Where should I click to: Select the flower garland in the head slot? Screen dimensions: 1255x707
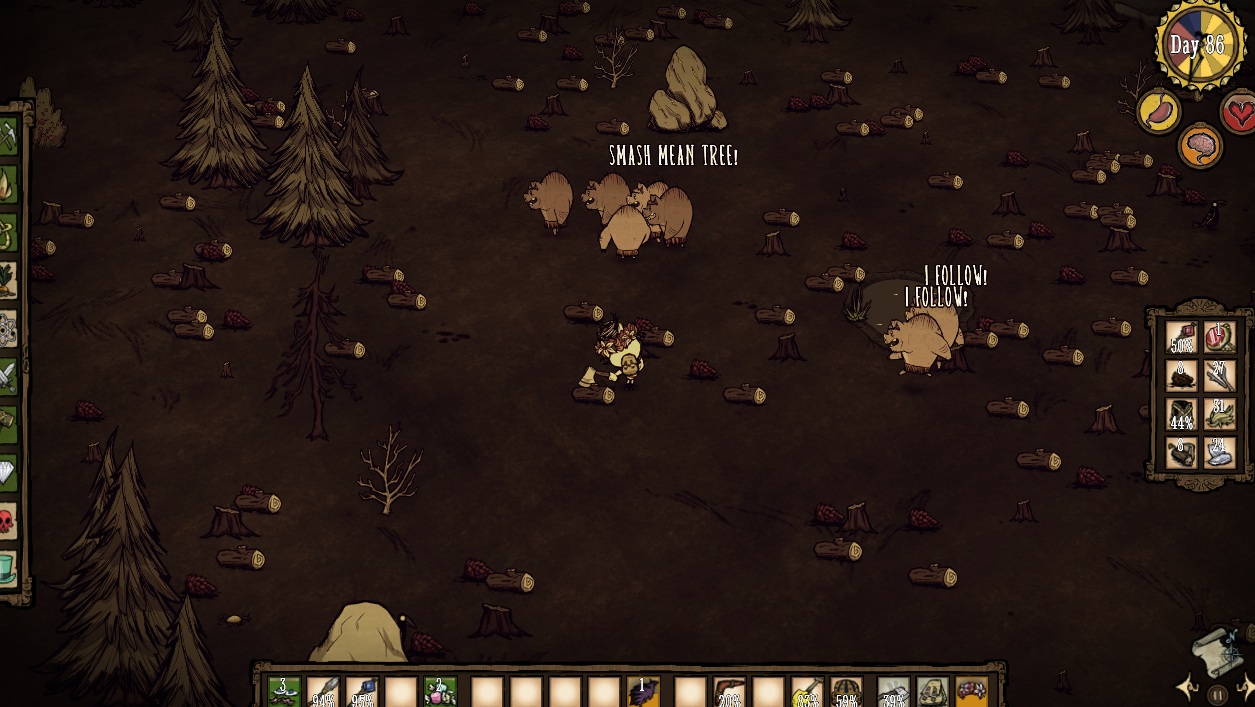[971, 692]
